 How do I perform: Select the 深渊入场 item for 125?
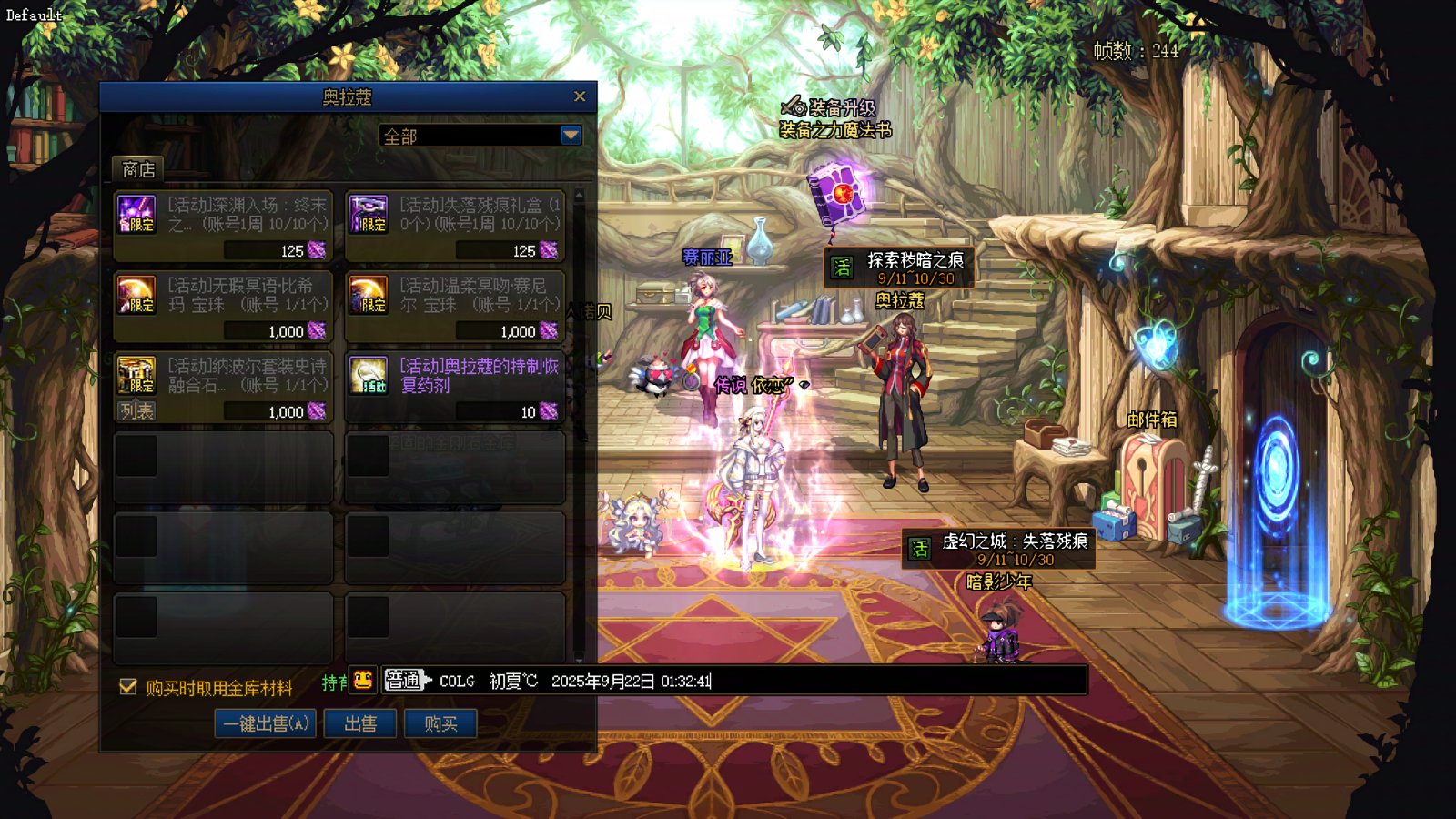223,226
